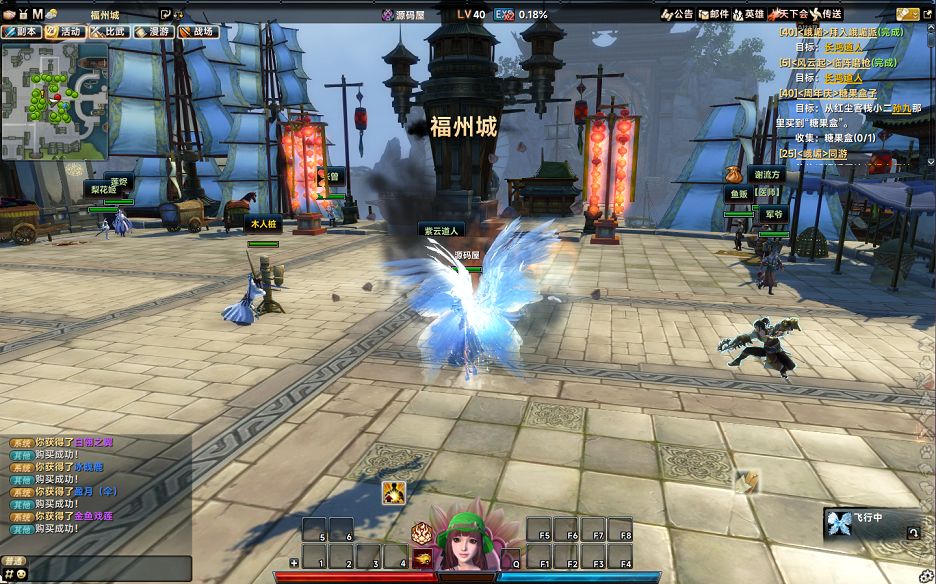Activate the glowing golden figure skill icon
Viewport: 936px width, 584px height.
click(393, 493)
